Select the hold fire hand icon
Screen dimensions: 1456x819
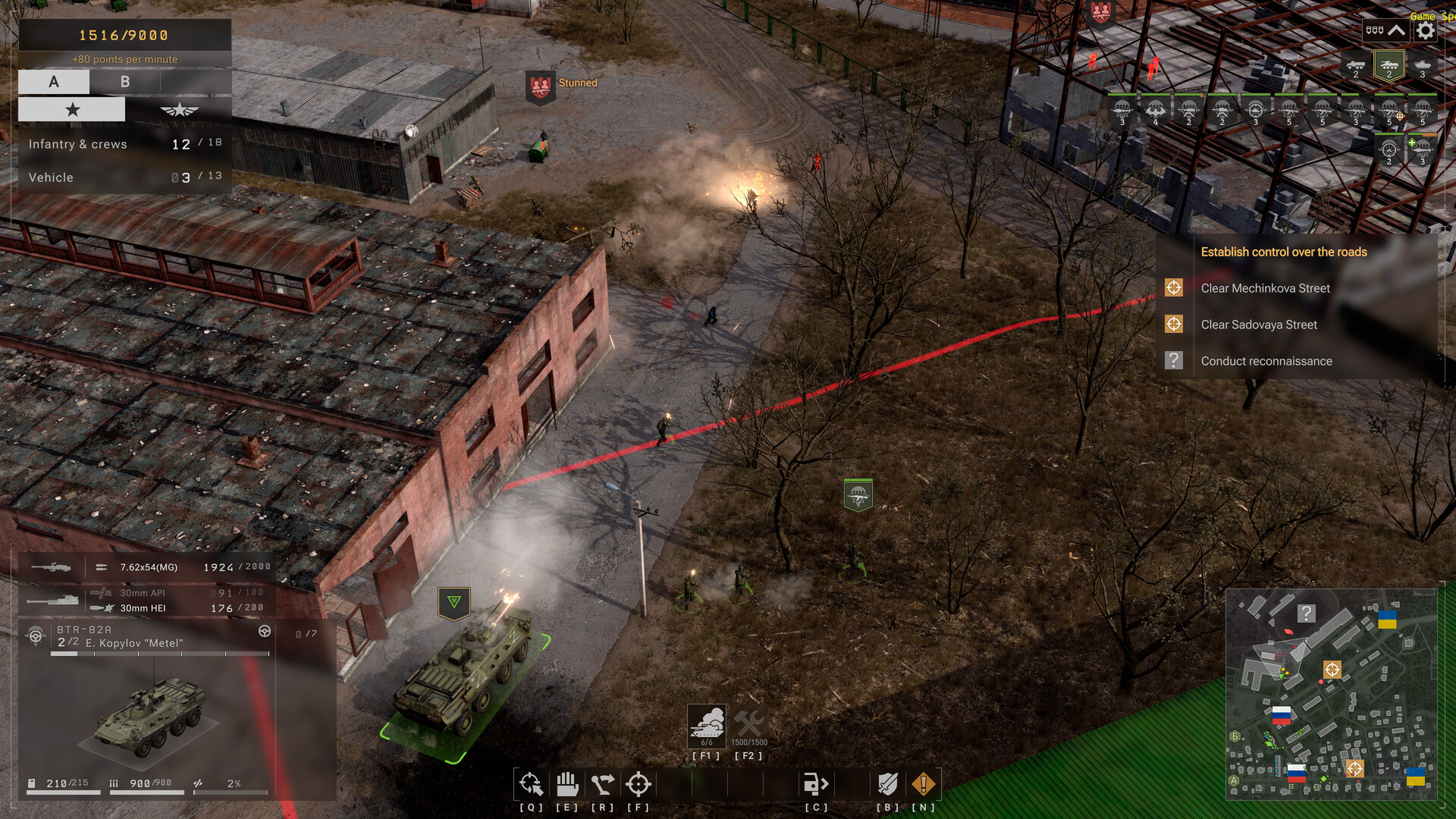pyautogui.click(x=567, y=783)
